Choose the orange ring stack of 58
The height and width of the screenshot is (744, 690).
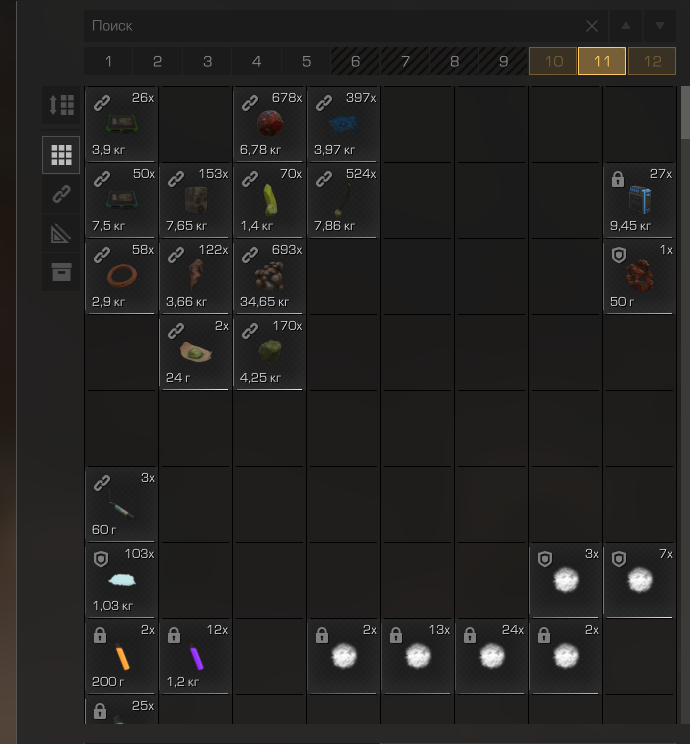(x=122, y=276)
